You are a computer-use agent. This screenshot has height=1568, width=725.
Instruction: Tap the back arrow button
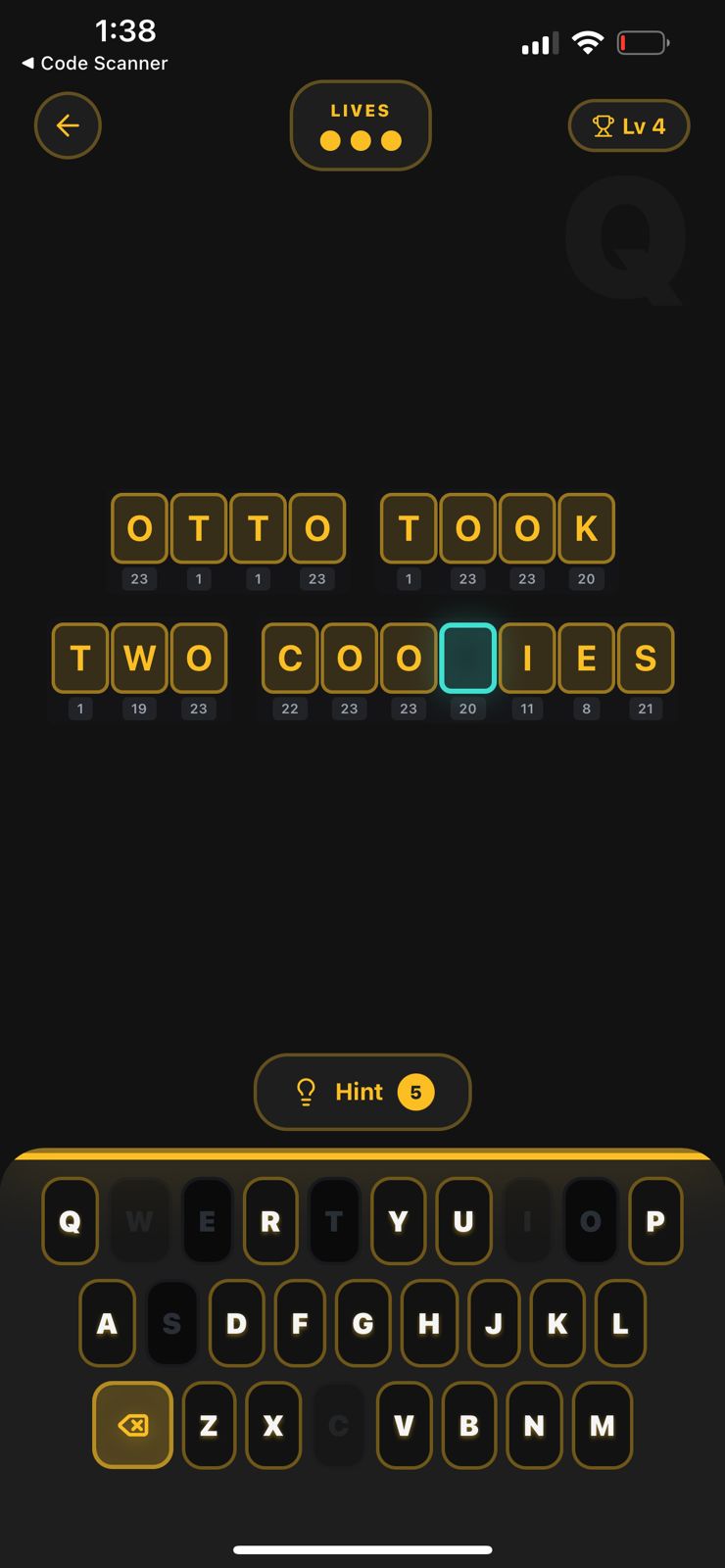click(x=68, y=125)
